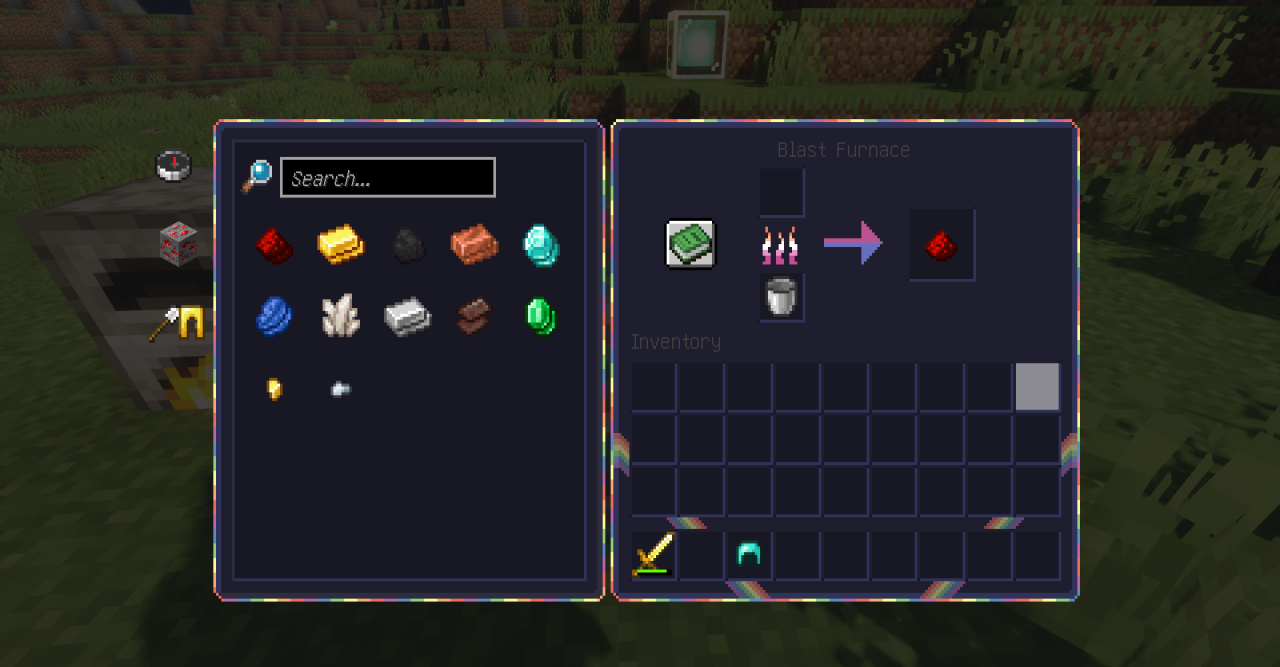Select the copper ingot recipe
The height and width of the screenshot is (667, 1280).
474,245
